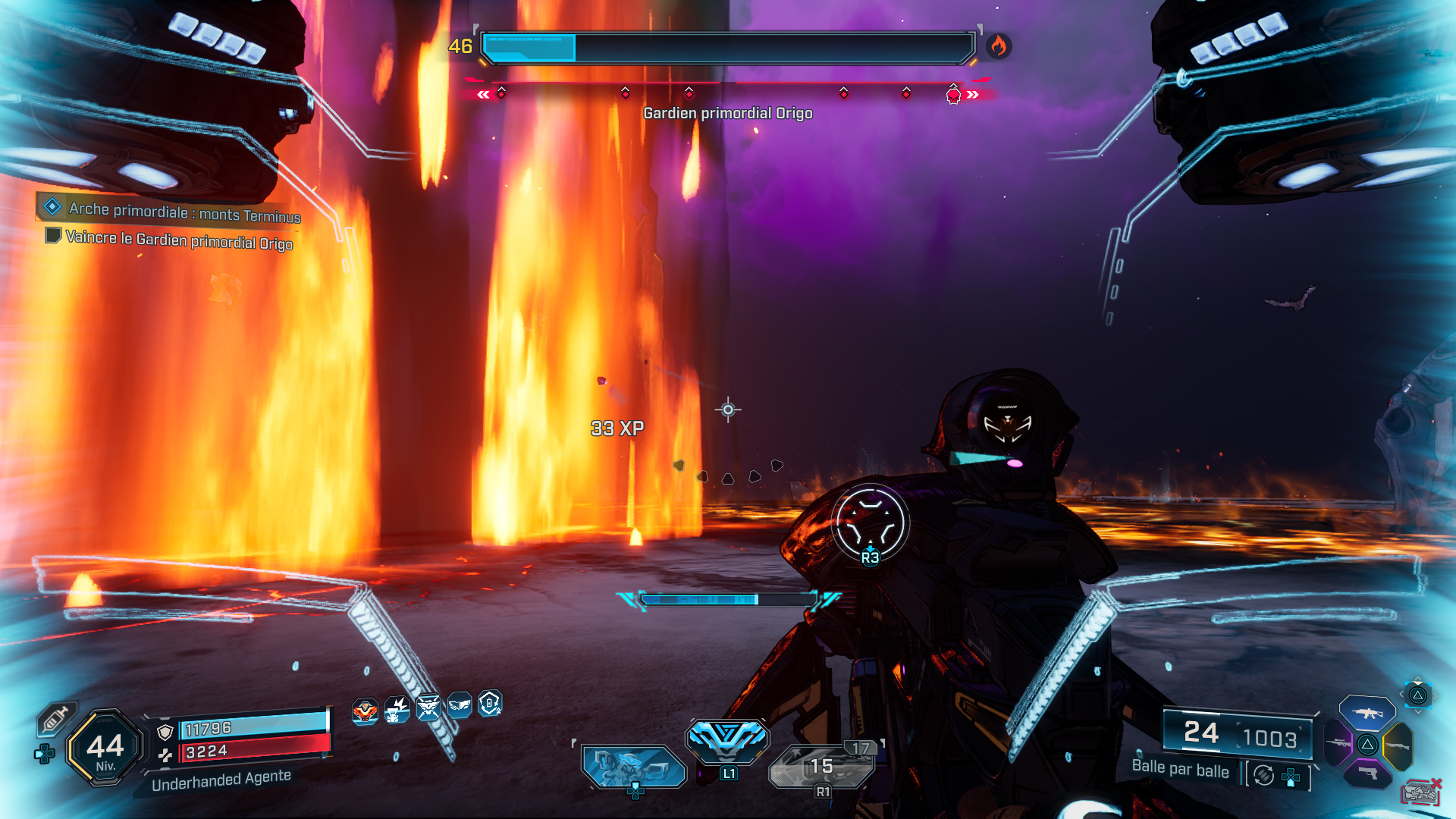Click the level 44 character badge

point(105,748)
